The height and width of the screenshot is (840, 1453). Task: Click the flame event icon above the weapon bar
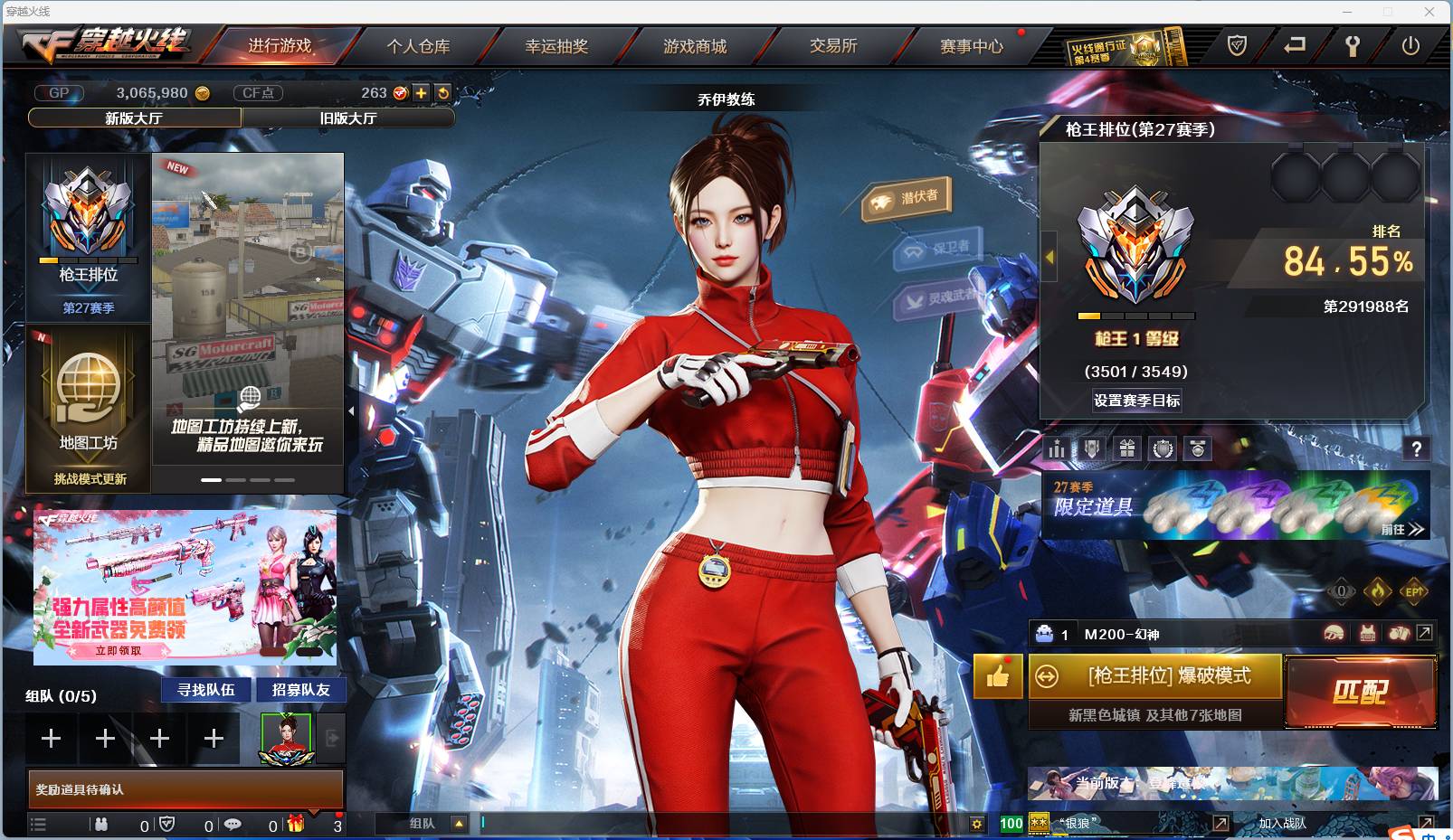click(x=1378, y=590)
